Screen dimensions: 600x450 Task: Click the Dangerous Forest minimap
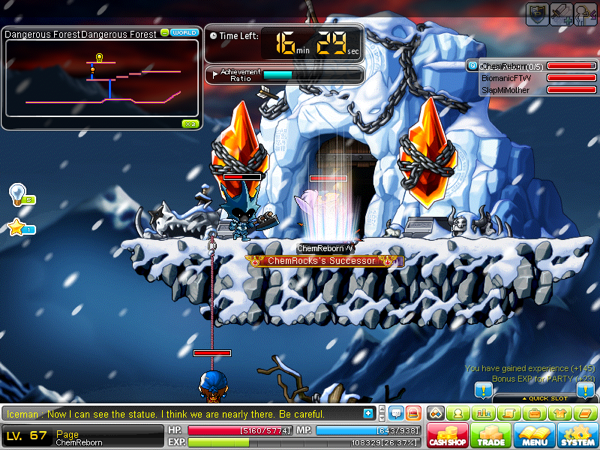100,85
